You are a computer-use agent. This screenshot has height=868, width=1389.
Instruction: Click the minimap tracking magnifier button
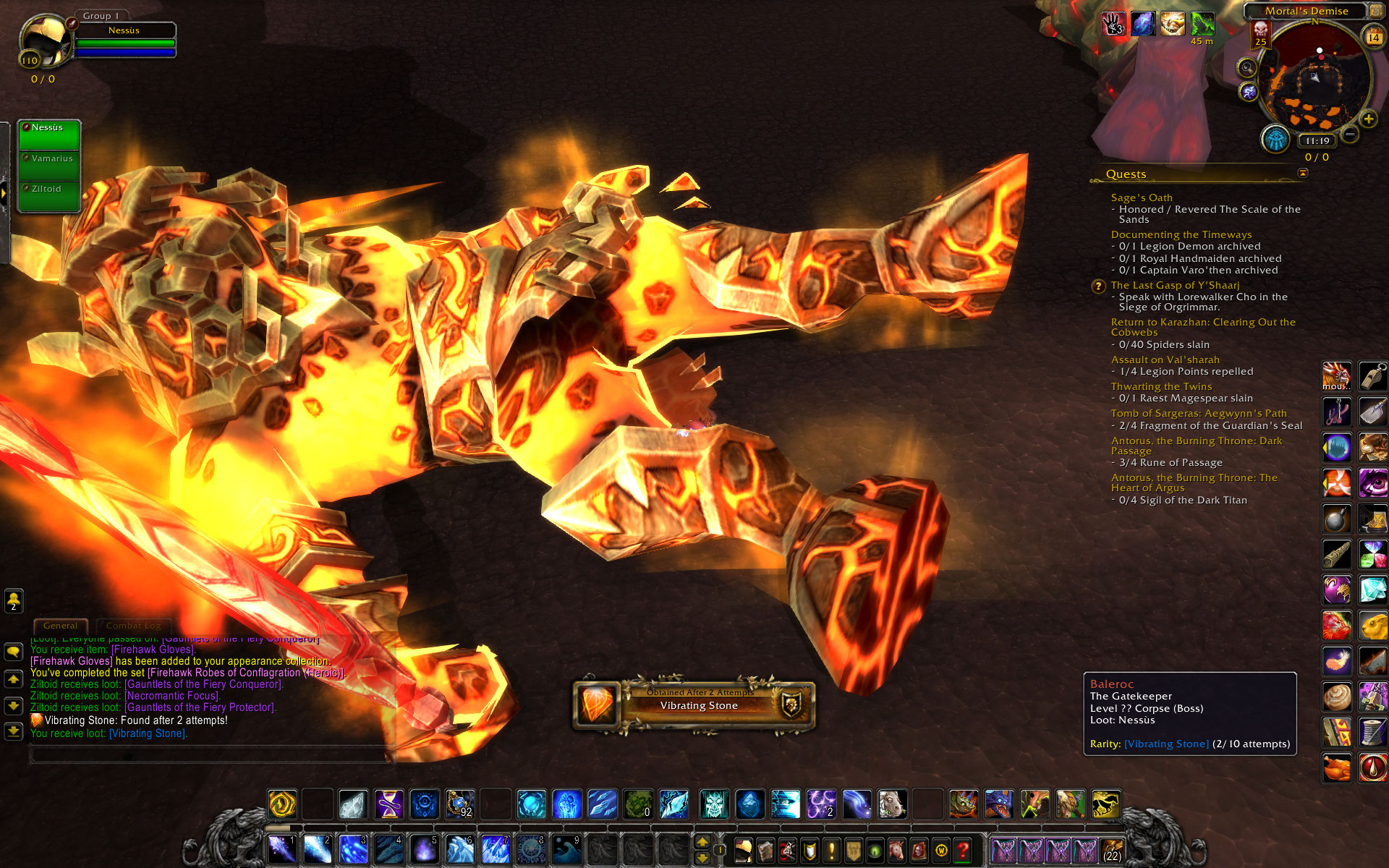click(1247, 68)
